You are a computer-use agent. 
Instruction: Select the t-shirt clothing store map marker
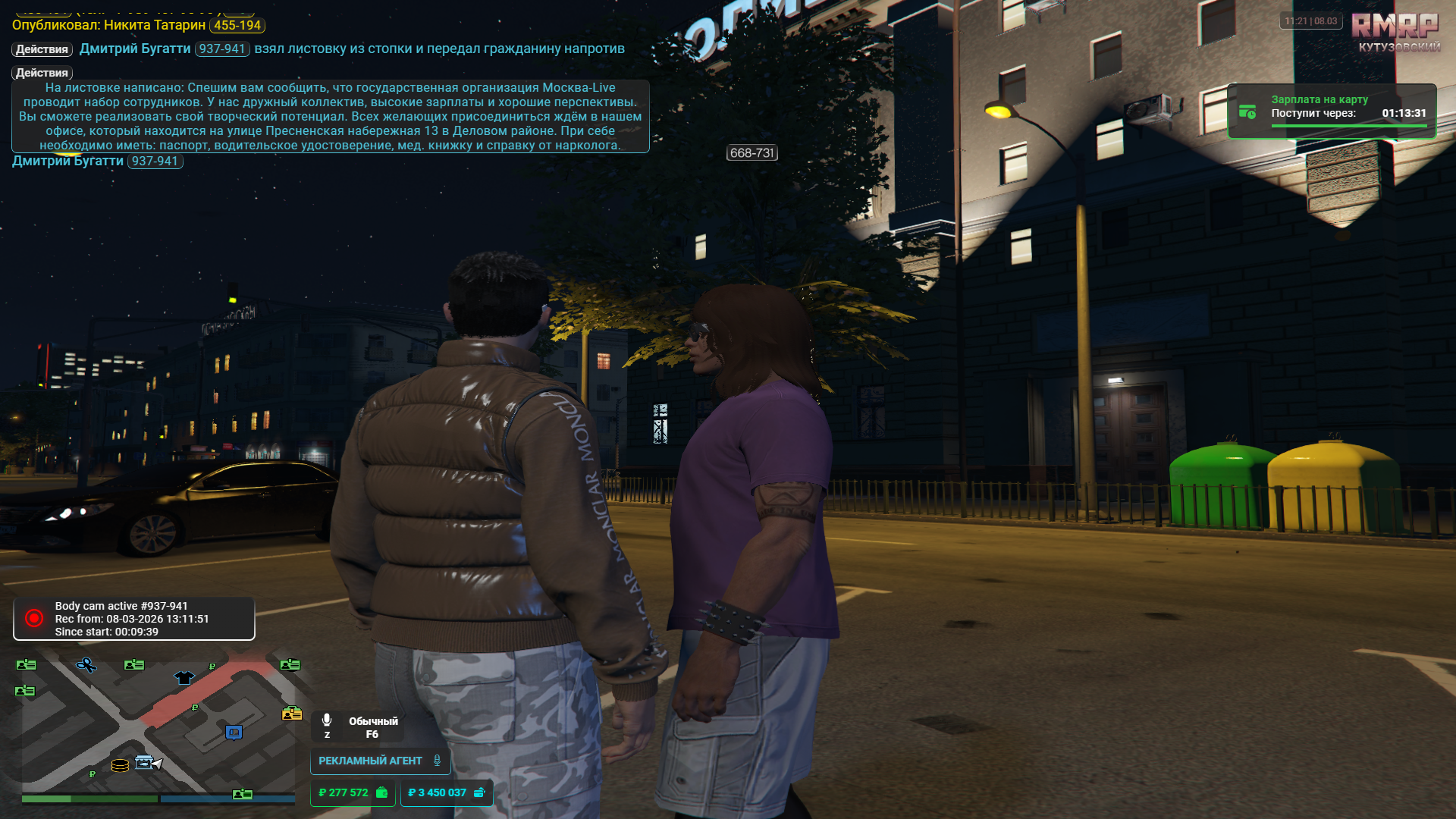(x=184, y=677)
